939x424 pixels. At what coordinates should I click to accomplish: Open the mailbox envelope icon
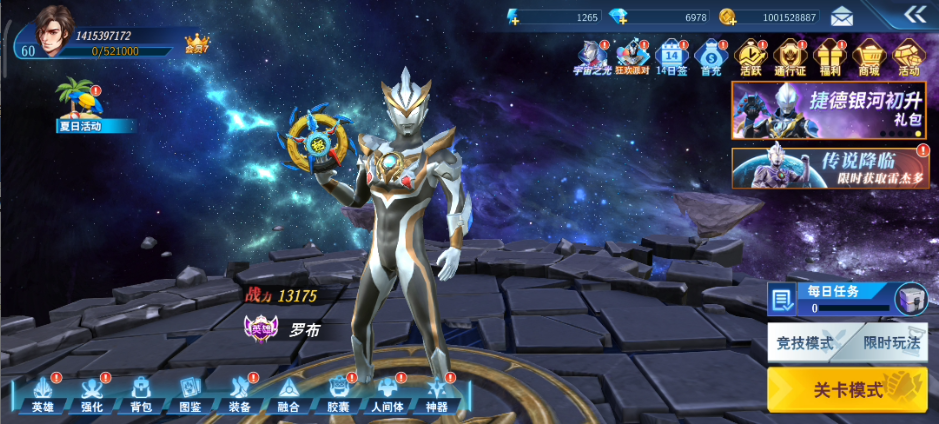842,16
